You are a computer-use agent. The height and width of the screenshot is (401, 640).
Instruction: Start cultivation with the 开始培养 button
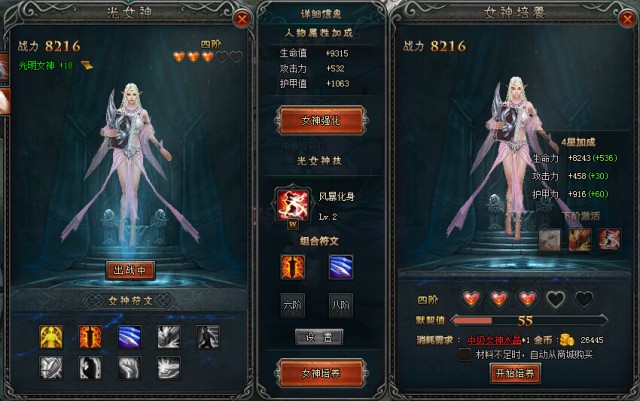[515, 373]
